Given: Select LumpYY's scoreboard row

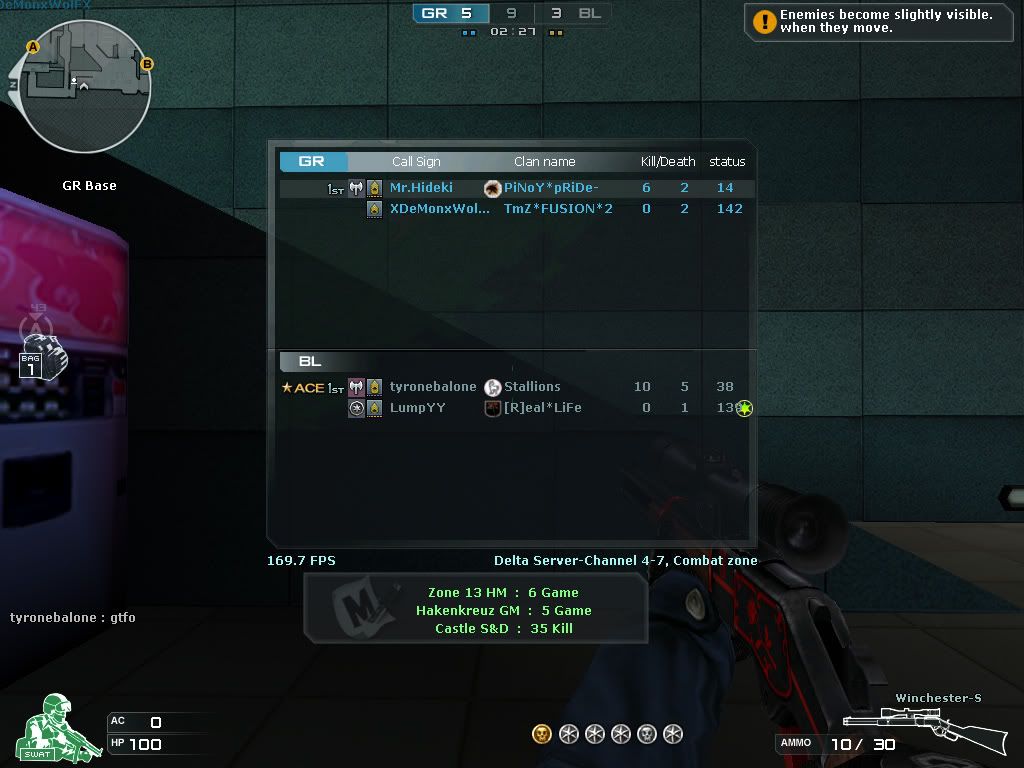Looking at the screenshot, I should point(516,408).
